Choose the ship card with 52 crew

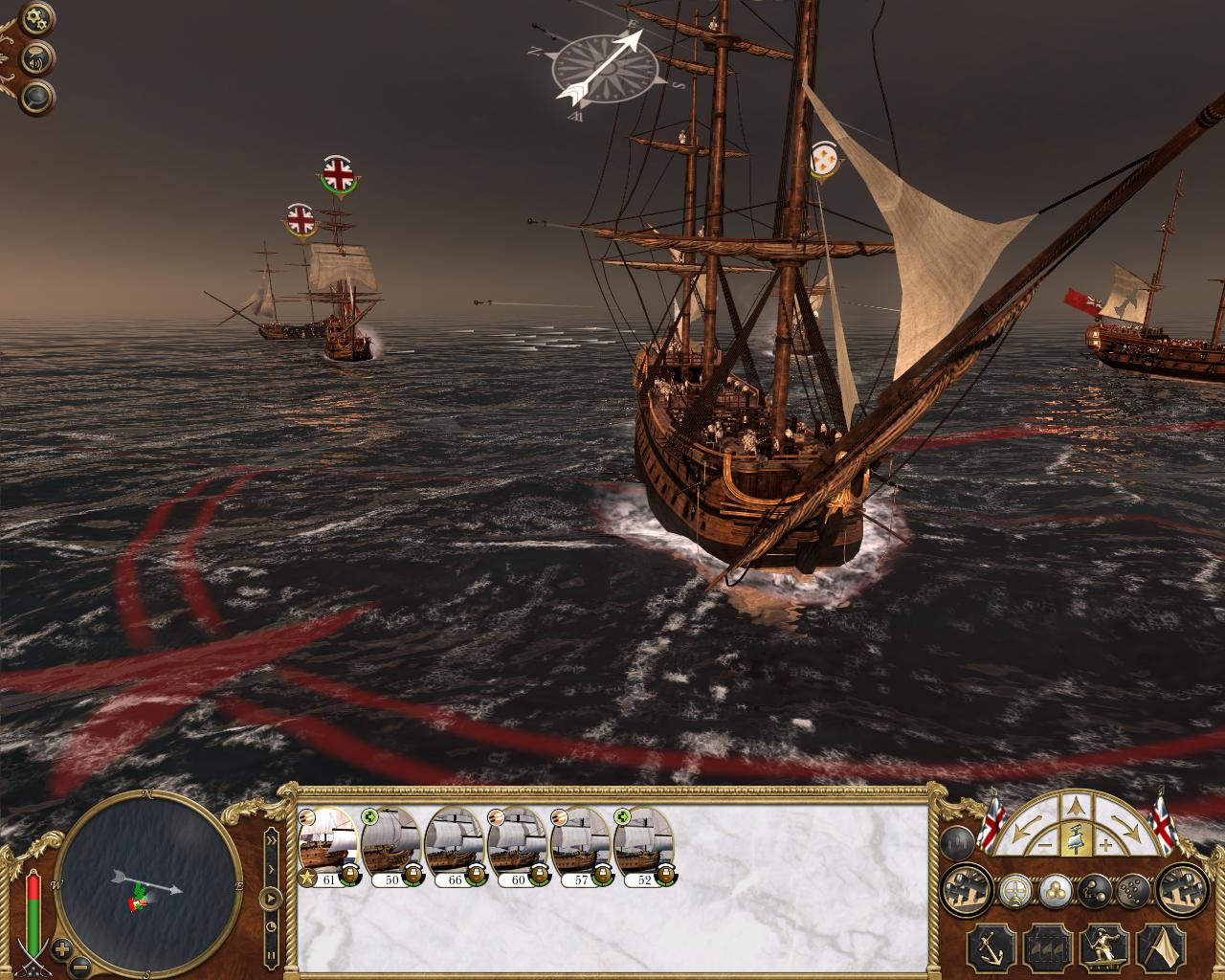click(x=644, y=849)
